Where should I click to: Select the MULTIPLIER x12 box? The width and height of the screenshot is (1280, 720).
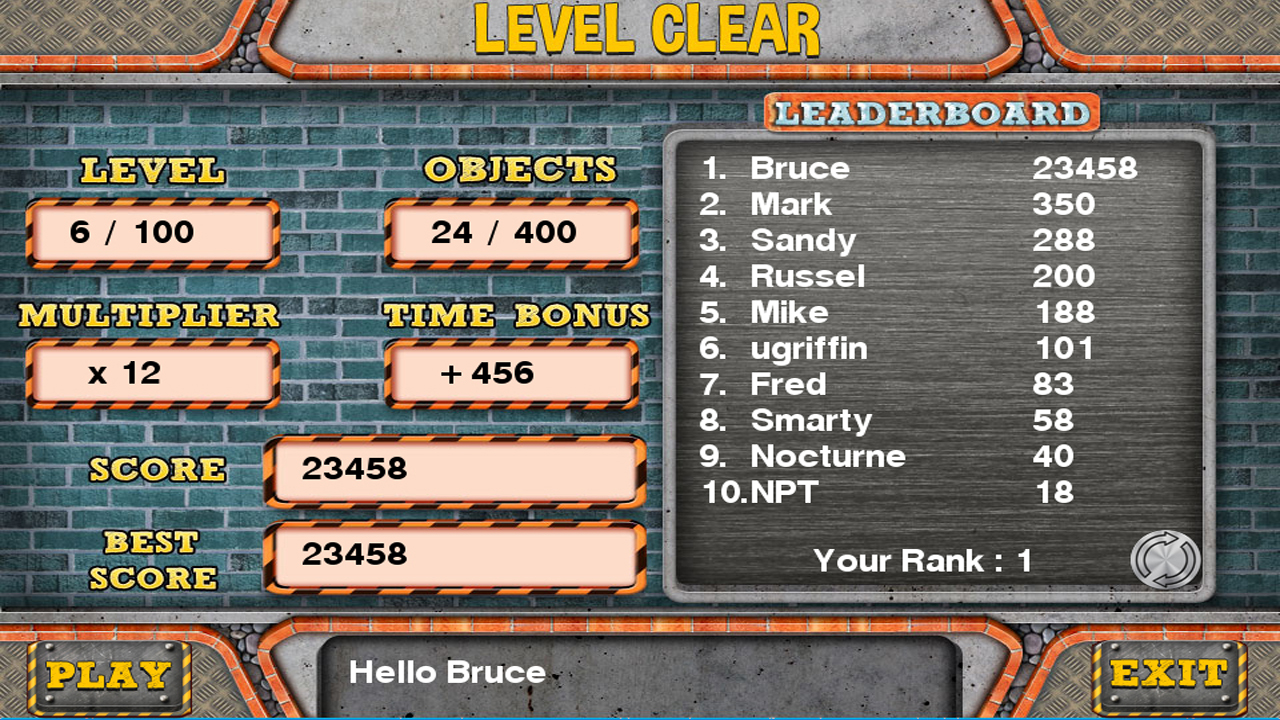[x=152, y=372]
